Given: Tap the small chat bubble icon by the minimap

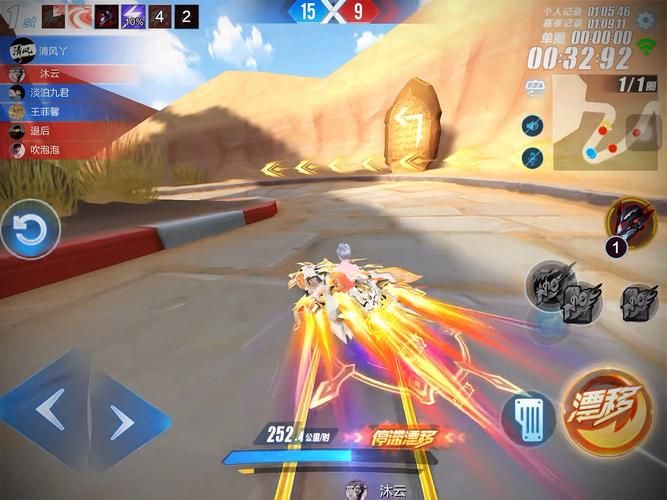Looking at the screenshot, I should pyautogui.click(x=536, y=87).
